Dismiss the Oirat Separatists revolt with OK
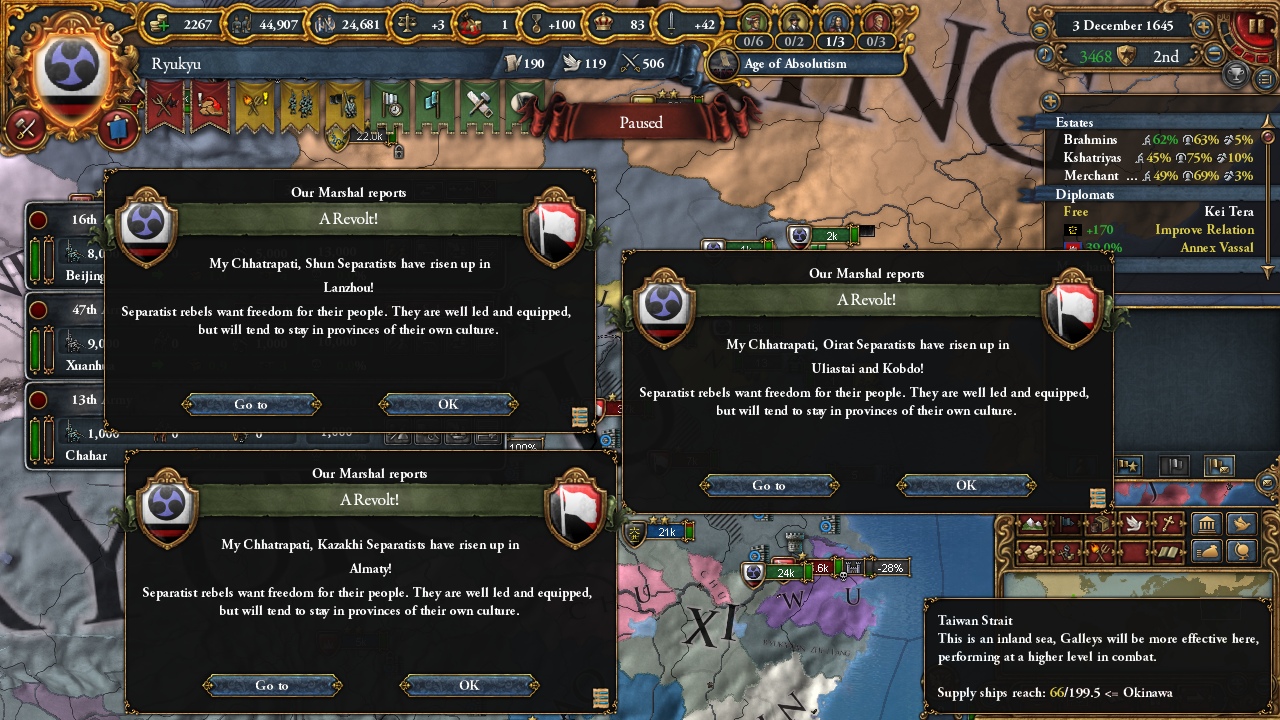1280x720 pixels. coord(964,486)
